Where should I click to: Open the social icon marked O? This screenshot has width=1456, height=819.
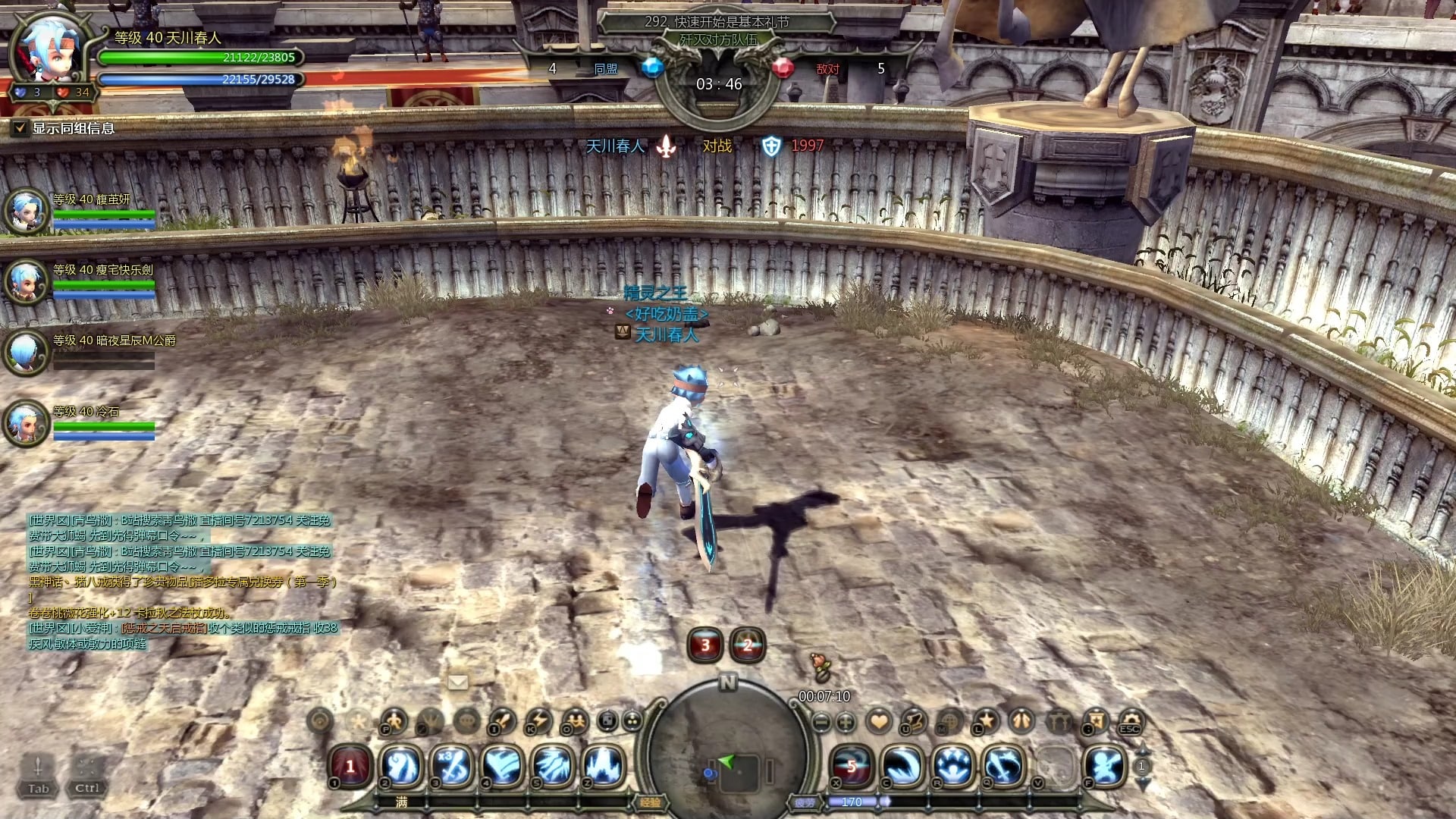click(x=576, y=720)
